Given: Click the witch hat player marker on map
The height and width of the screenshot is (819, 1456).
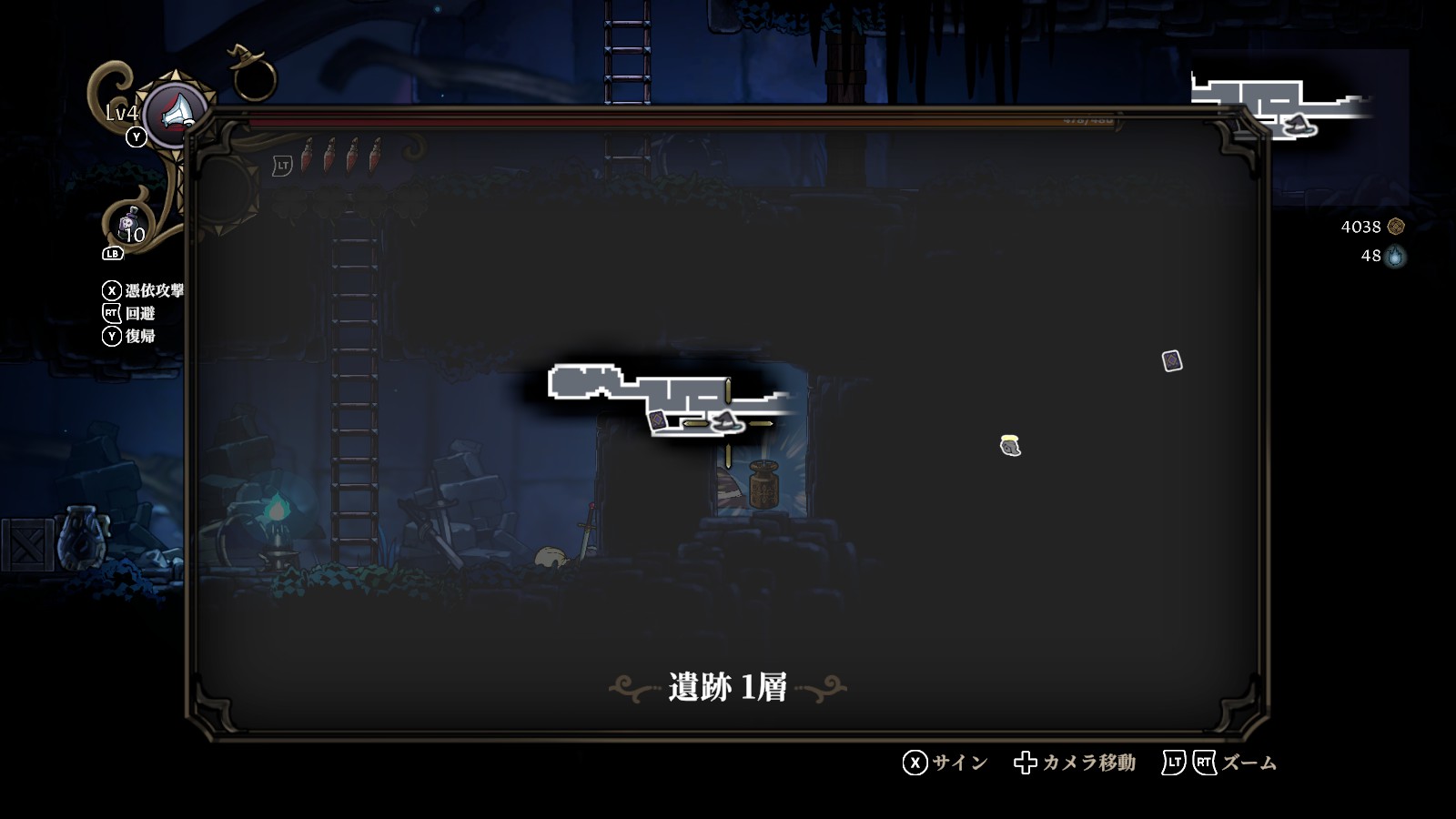Looking at the screenshot, I should (x=726, y=421).
